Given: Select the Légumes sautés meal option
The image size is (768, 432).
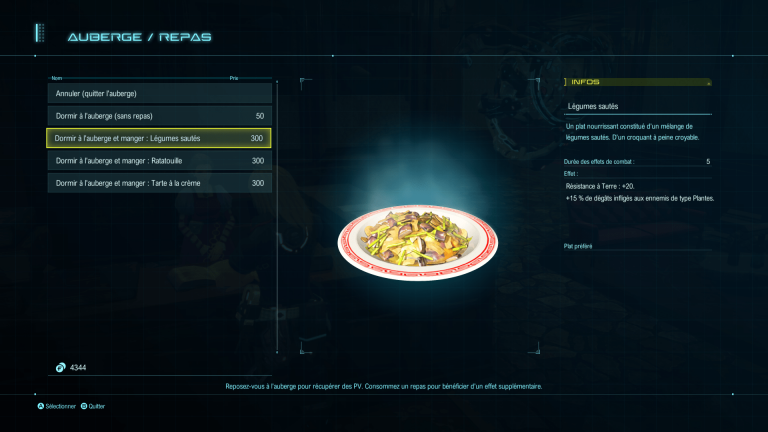Looking at the screenshot, I should 159,138.
